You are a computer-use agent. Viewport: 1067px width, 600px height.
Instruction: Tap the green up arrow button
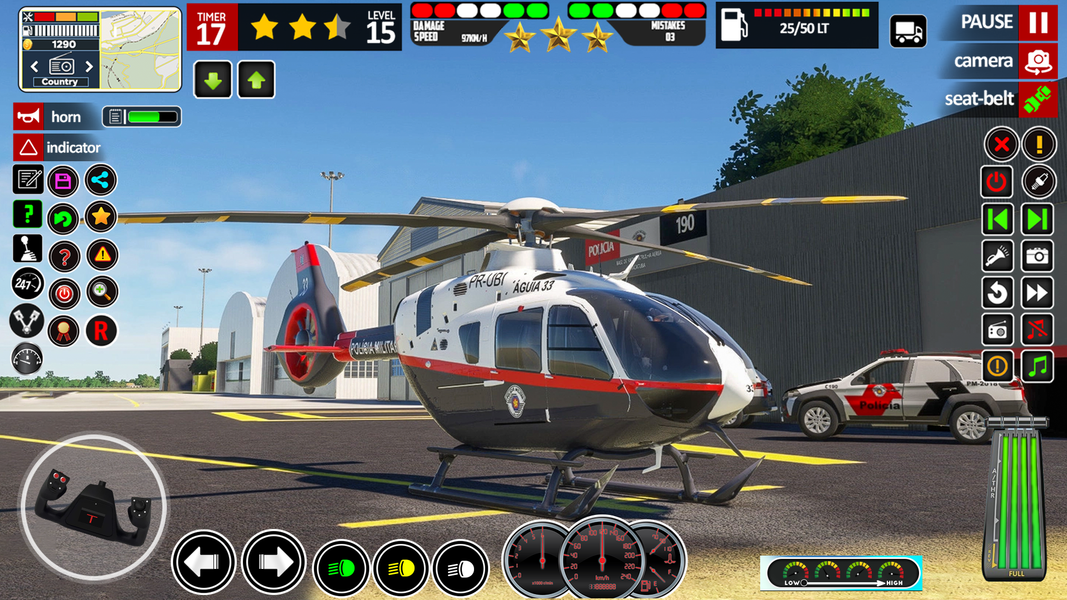pos(256,80)
